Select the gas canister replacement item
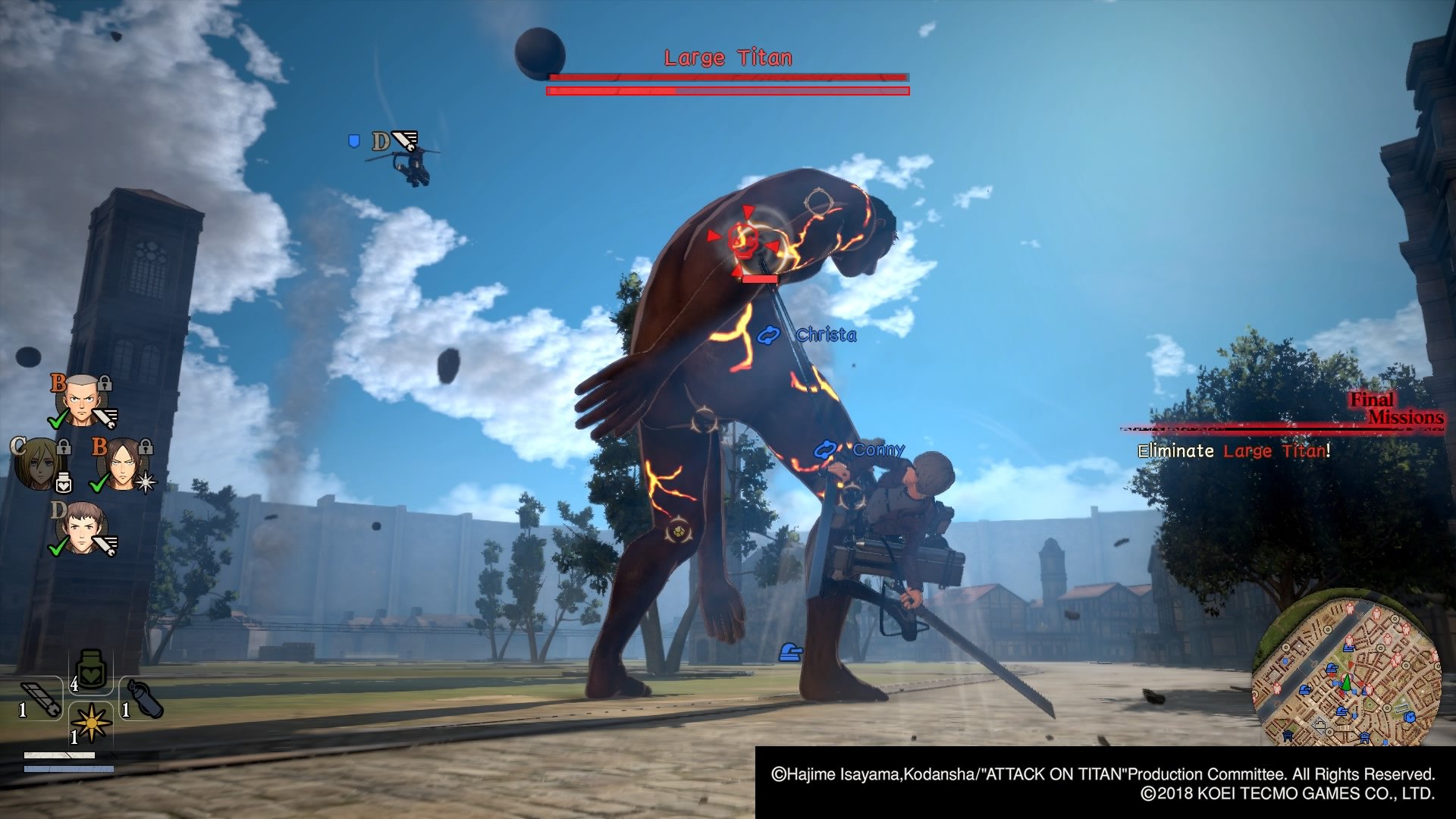This screenshot has height=819, width=1456. pos(143,697)
